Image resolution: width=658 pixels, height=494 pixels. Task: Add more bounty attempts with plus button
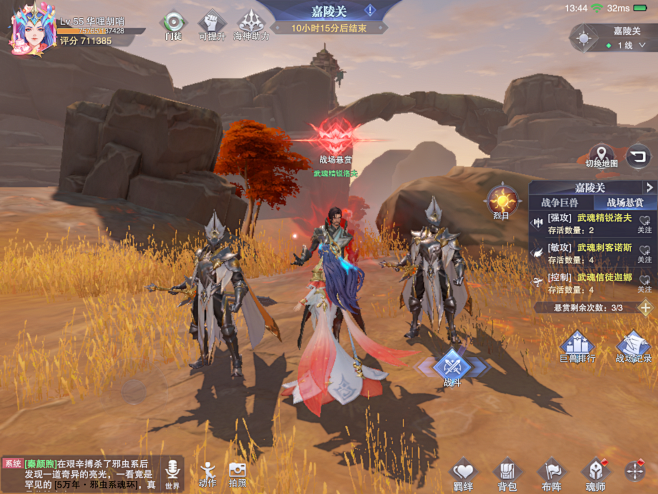point(646,308)
